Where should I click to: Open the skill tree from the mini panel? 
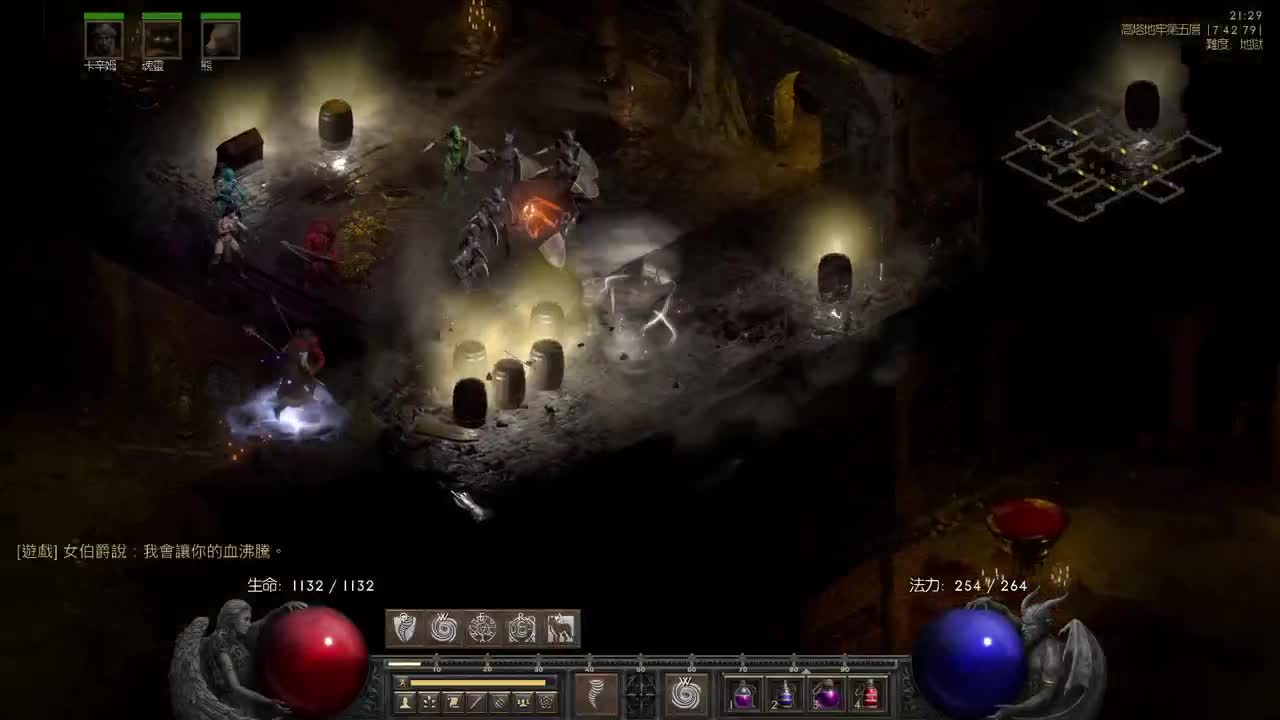point(429,702)
